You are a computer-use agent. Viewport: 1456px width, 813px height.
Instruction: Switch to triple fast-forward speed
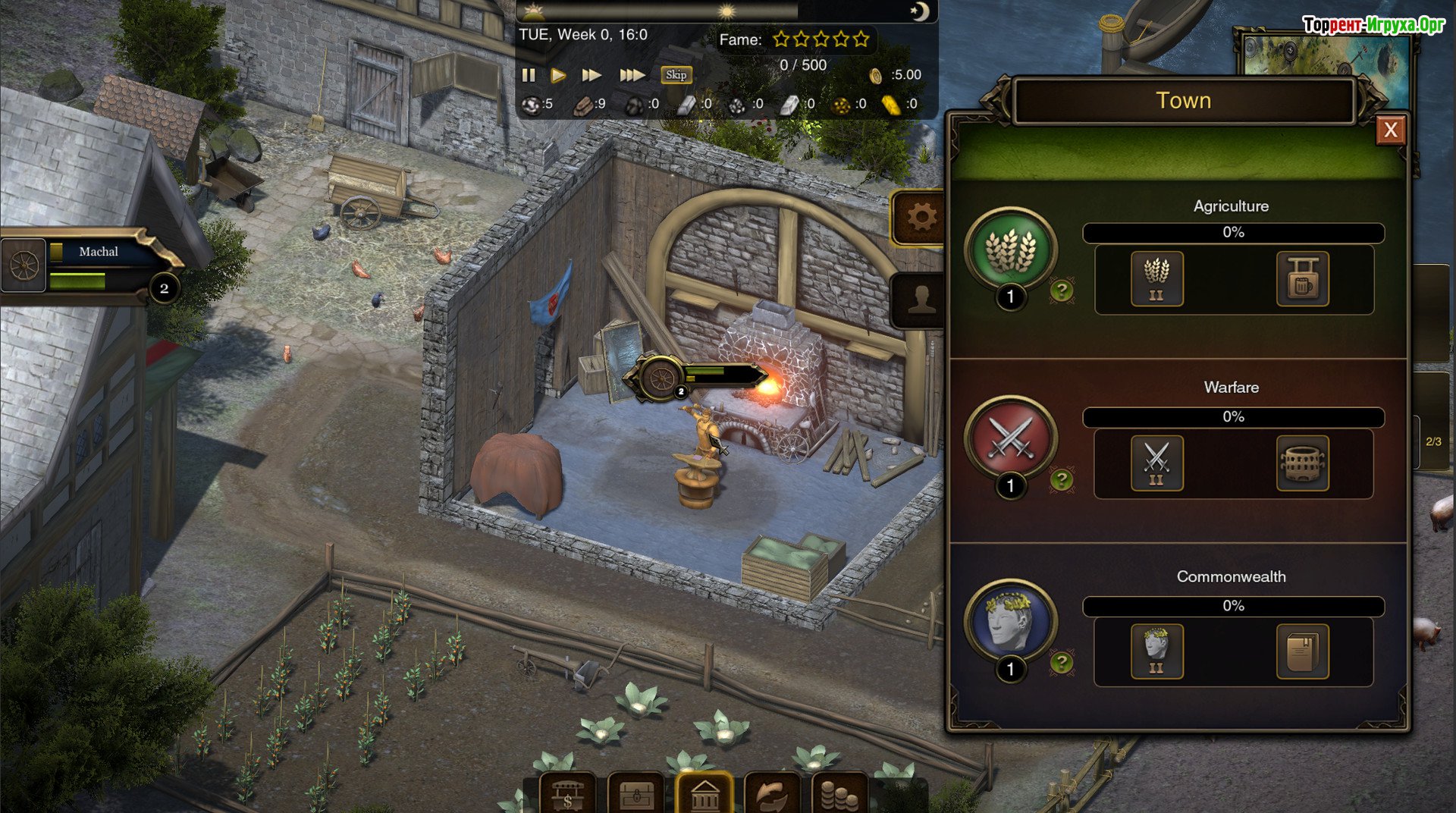tap(632, 75)
